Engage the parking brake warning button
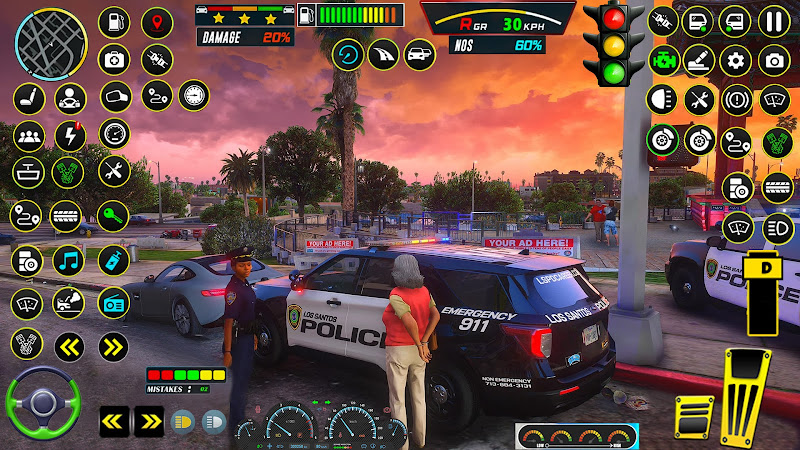The height and width of the screenshot is (450, 800). 736,100
